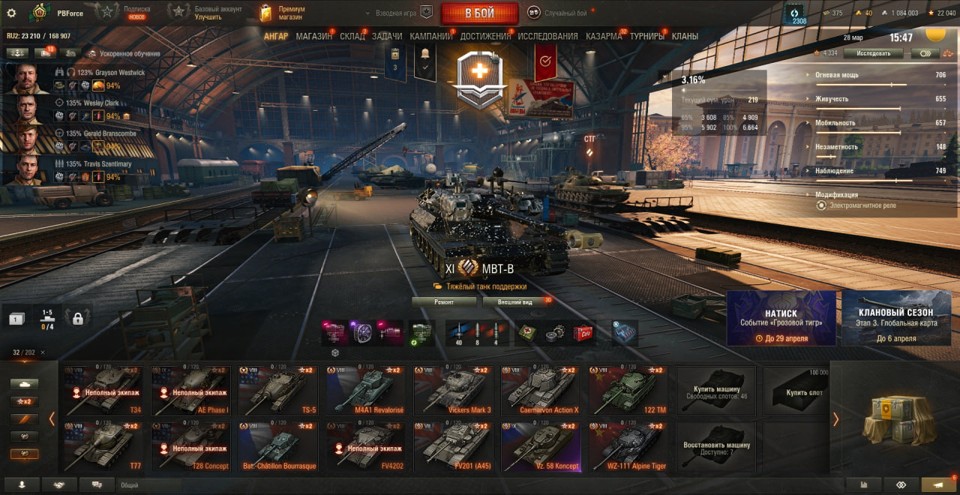Open the ЗАДАЧИ tab
Image resolution: width=960 pixels, height=495 pixels.
387,36
